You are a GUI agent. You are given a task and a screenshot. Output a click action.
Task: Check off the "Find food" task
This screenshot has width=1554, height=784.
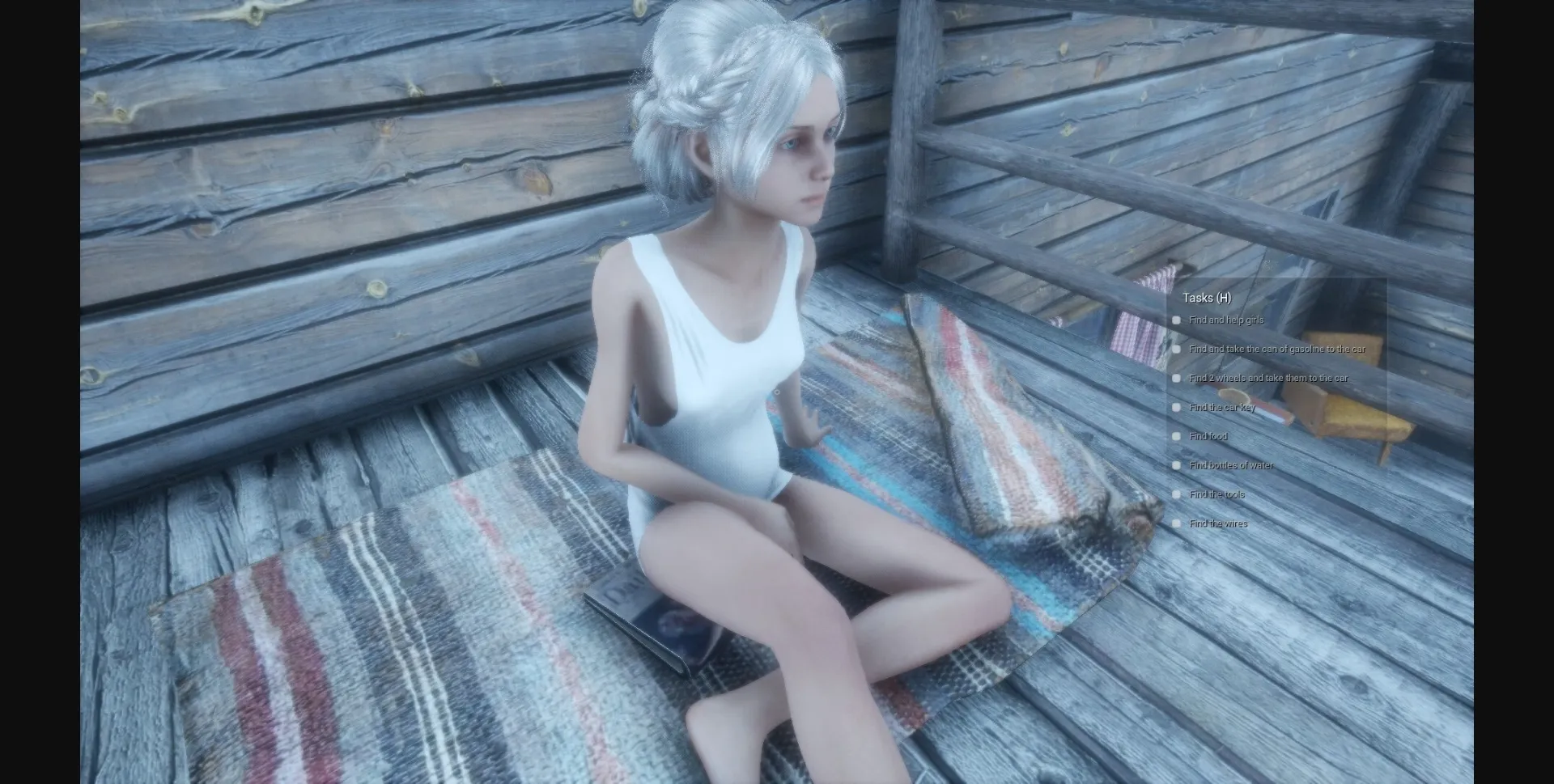coord(1176,436)
